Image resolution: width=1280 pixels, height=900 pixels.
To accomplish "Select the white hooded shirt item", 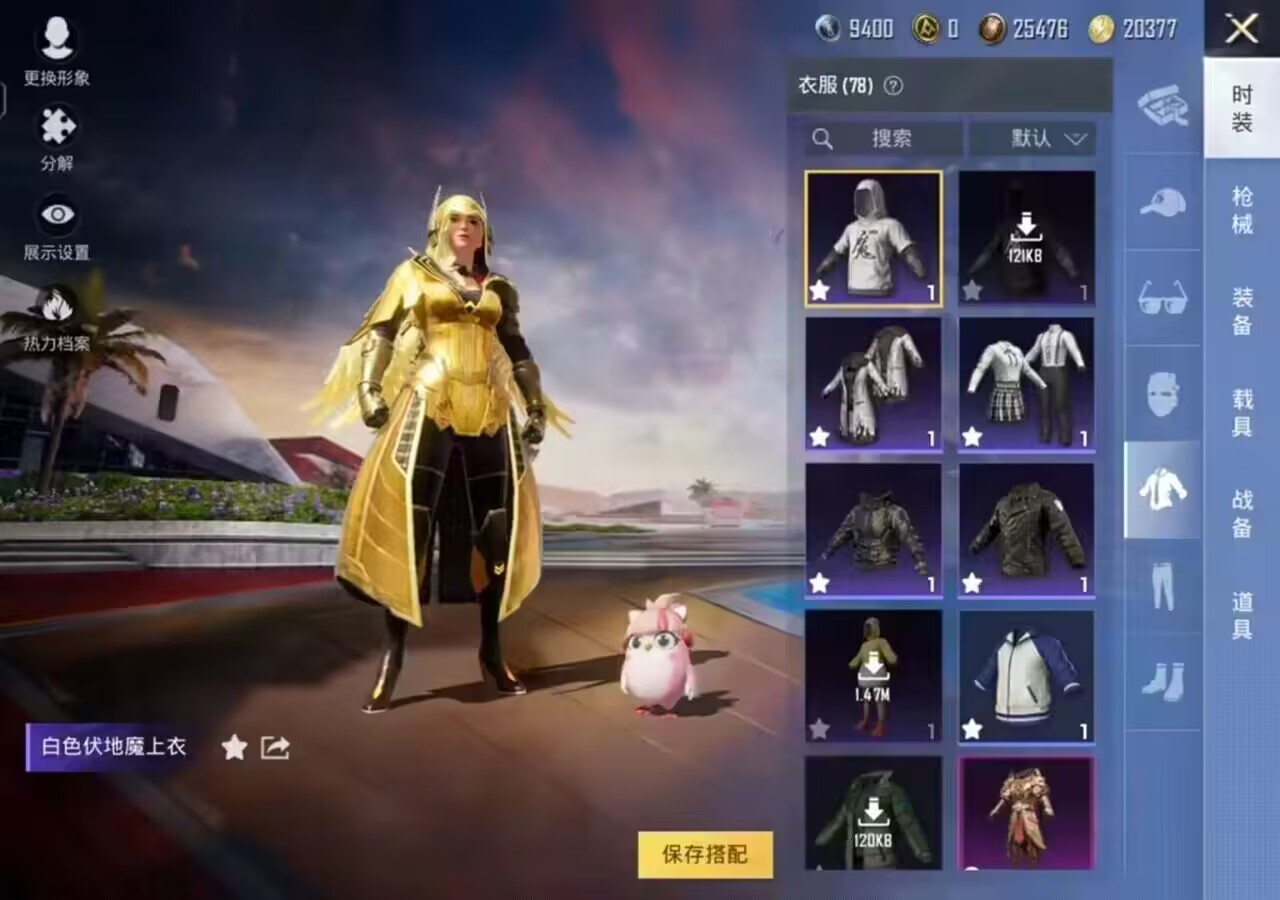I will coord(873,238).
